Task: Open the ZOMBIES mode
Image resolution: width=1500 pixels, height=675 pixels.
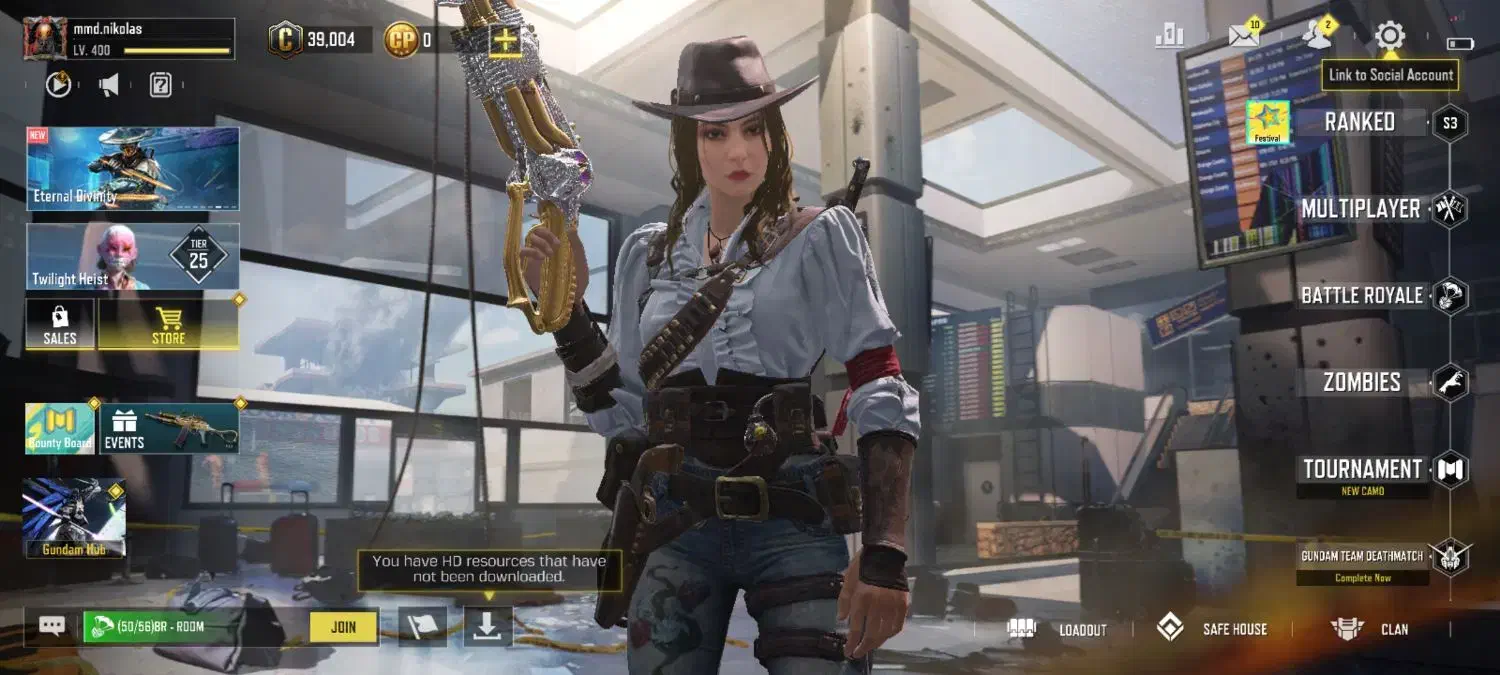Action: 1361,382
